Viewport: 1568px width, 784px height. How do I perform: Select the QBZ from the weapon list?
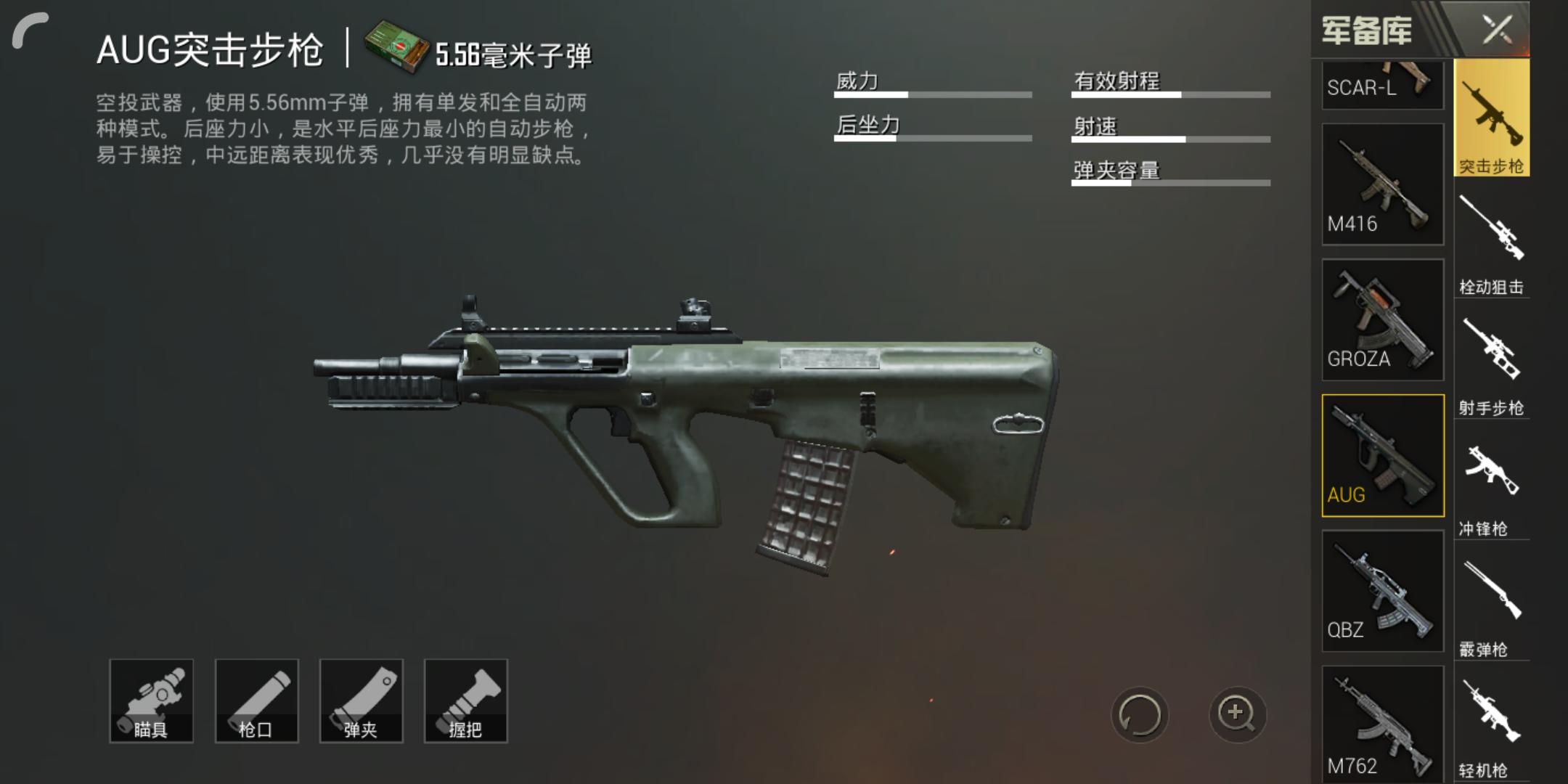point(1382,589)
